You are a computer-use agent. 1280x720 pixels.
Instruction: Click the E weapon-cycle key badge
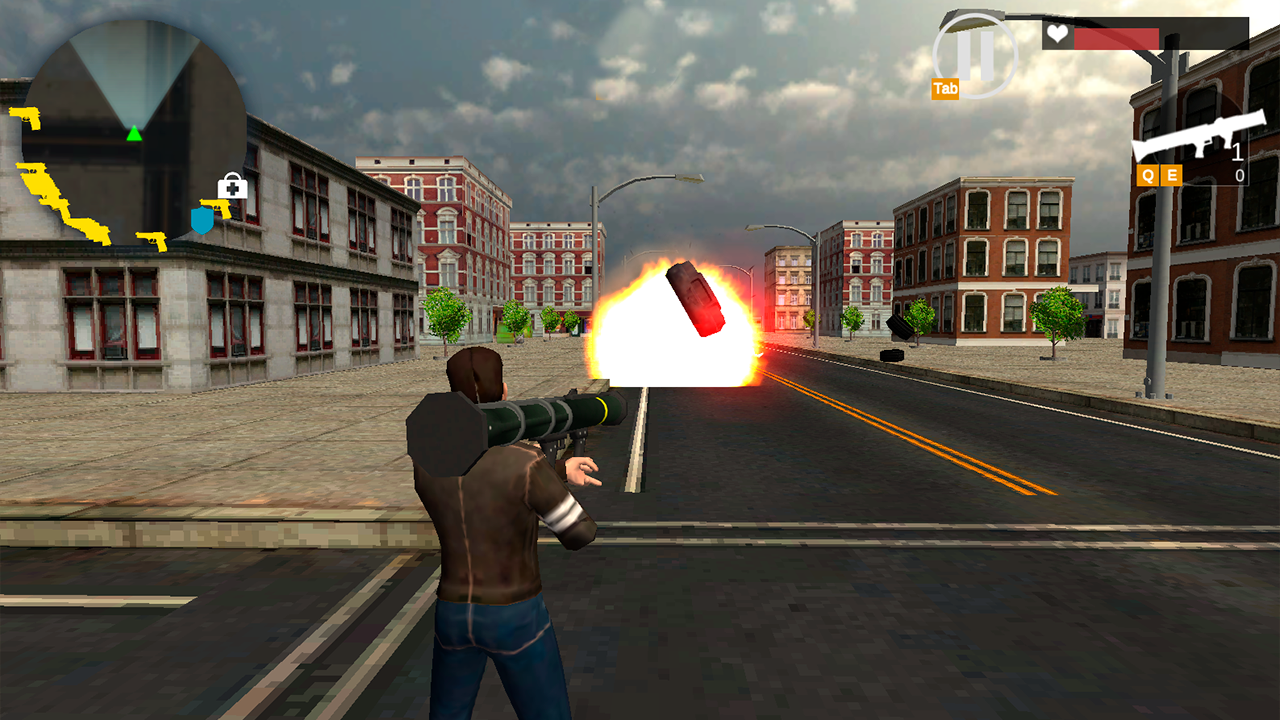point(1172,175)
